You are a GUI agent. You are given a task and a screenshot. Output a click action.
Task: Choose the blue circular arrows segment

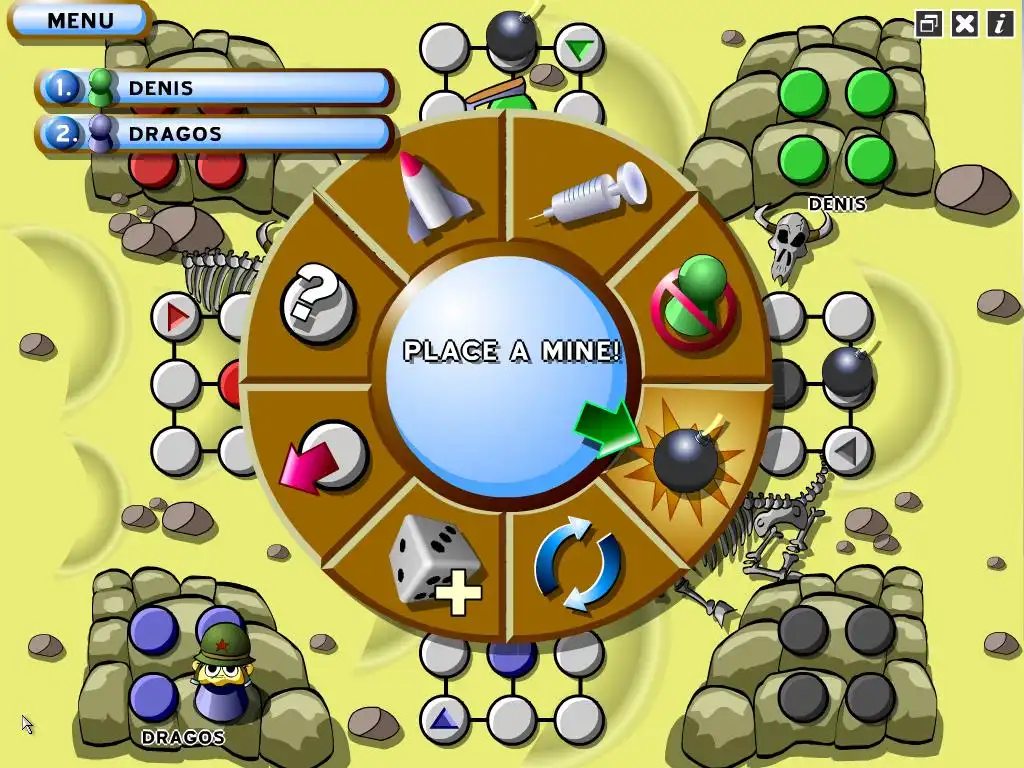pos(578,563)
